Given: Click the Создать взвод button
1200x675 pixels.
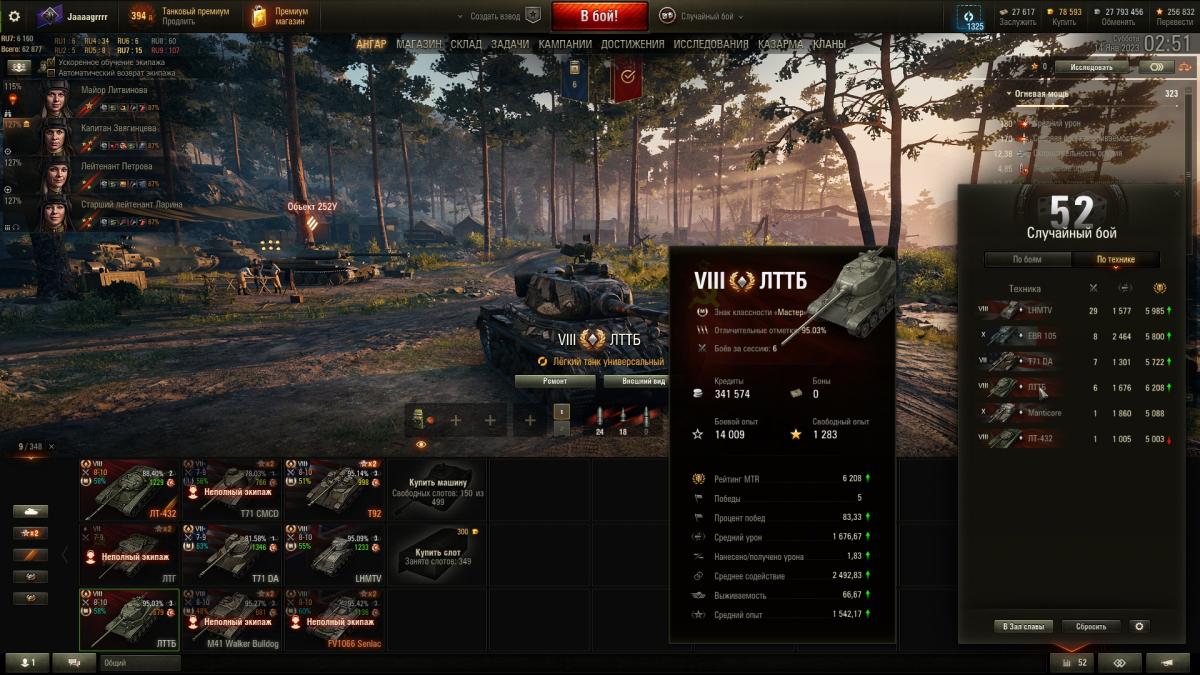Looking at the screenshot, I should pyautogui.click(x=497, y=16).
